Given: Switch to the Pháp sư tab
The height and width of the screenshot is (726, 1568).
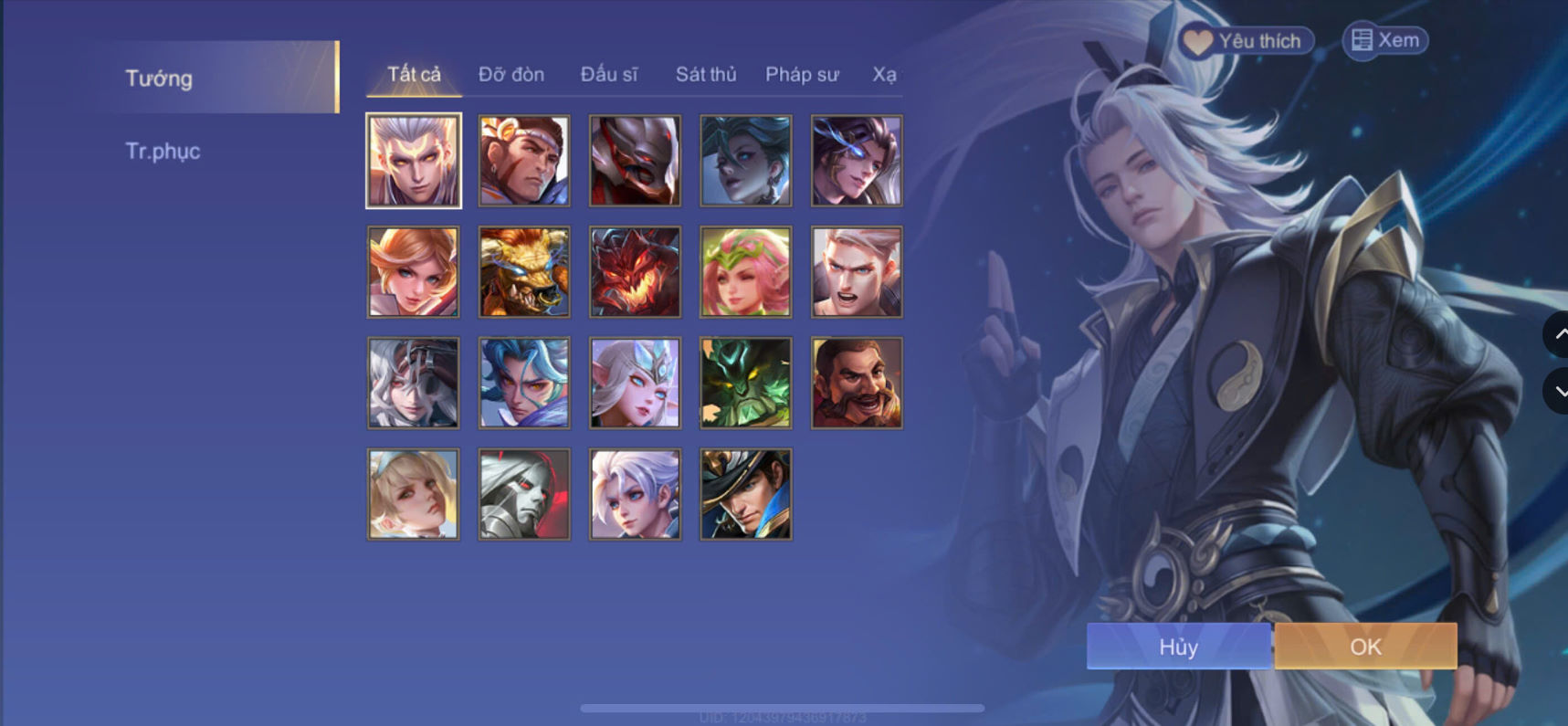Looking at the screenshot, I should (801, 74).
